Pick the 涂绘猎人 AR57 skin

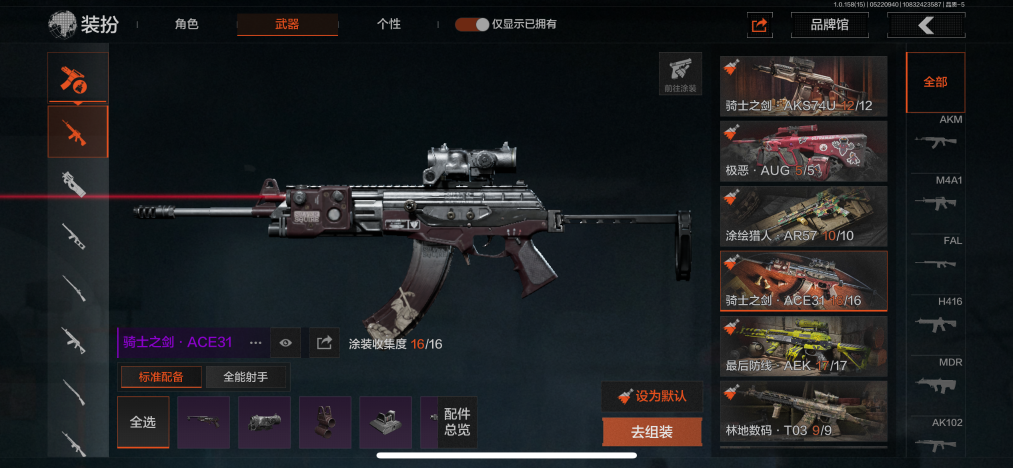point(803,215)
